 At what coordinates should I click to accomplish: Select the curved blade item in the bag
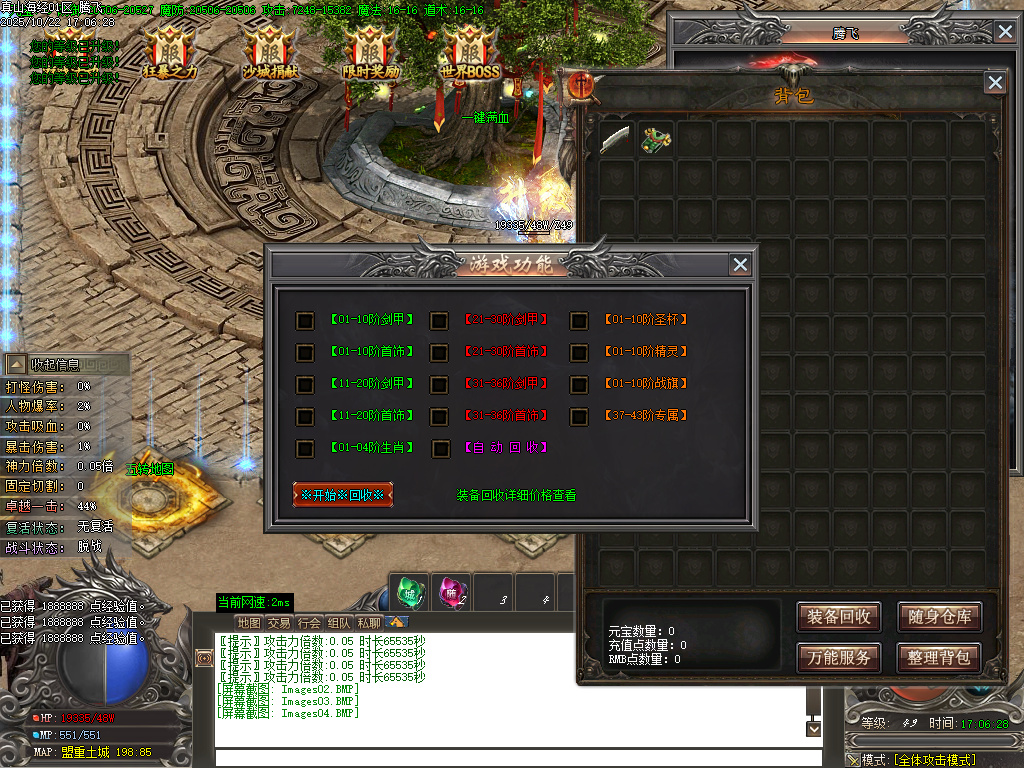[x=616, y=139]
